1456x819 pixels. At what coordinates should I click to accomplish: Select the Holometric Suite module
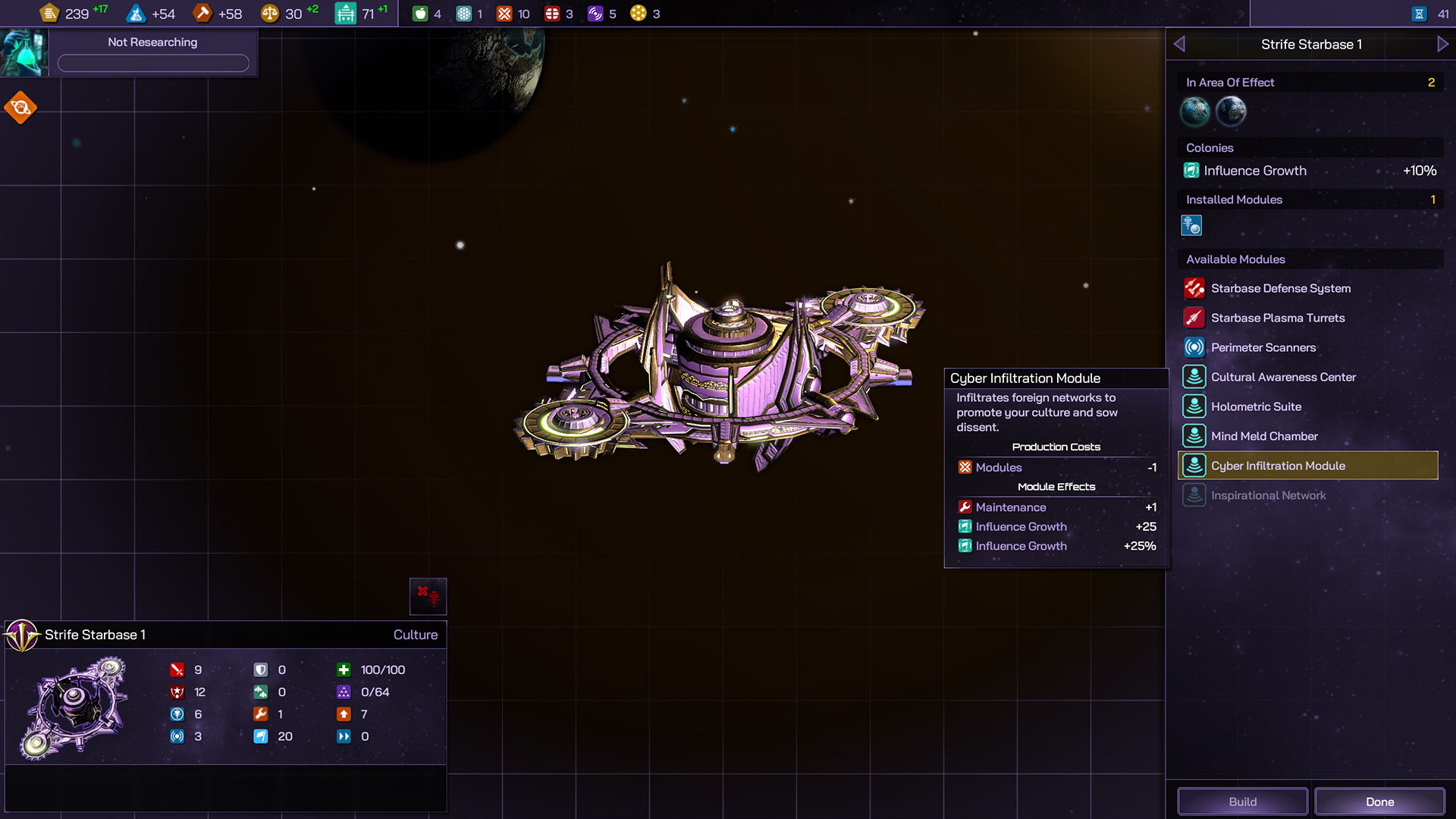pos(1256,406)
